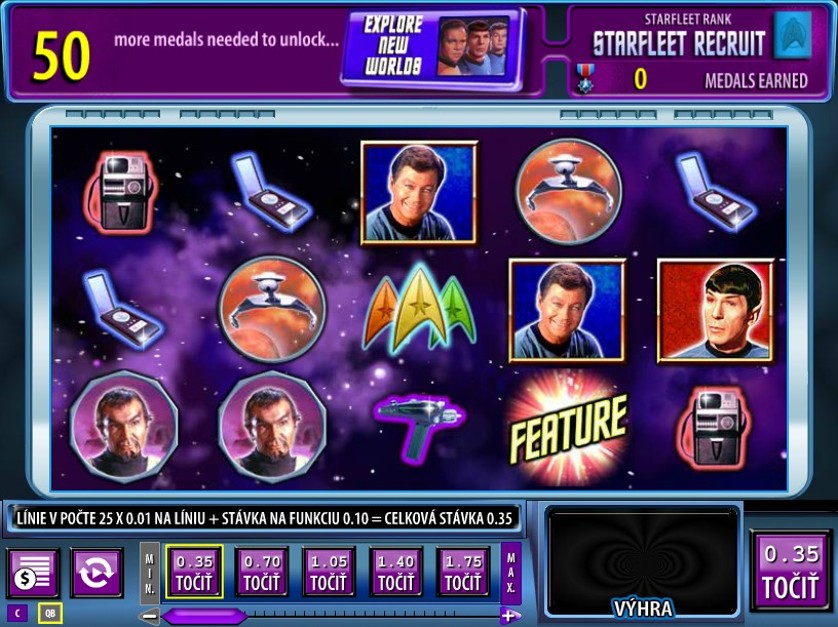Select the yellow-highlighted 0.35 quick bet button
This screenshot has width=838, height=627.
[194, 571]
